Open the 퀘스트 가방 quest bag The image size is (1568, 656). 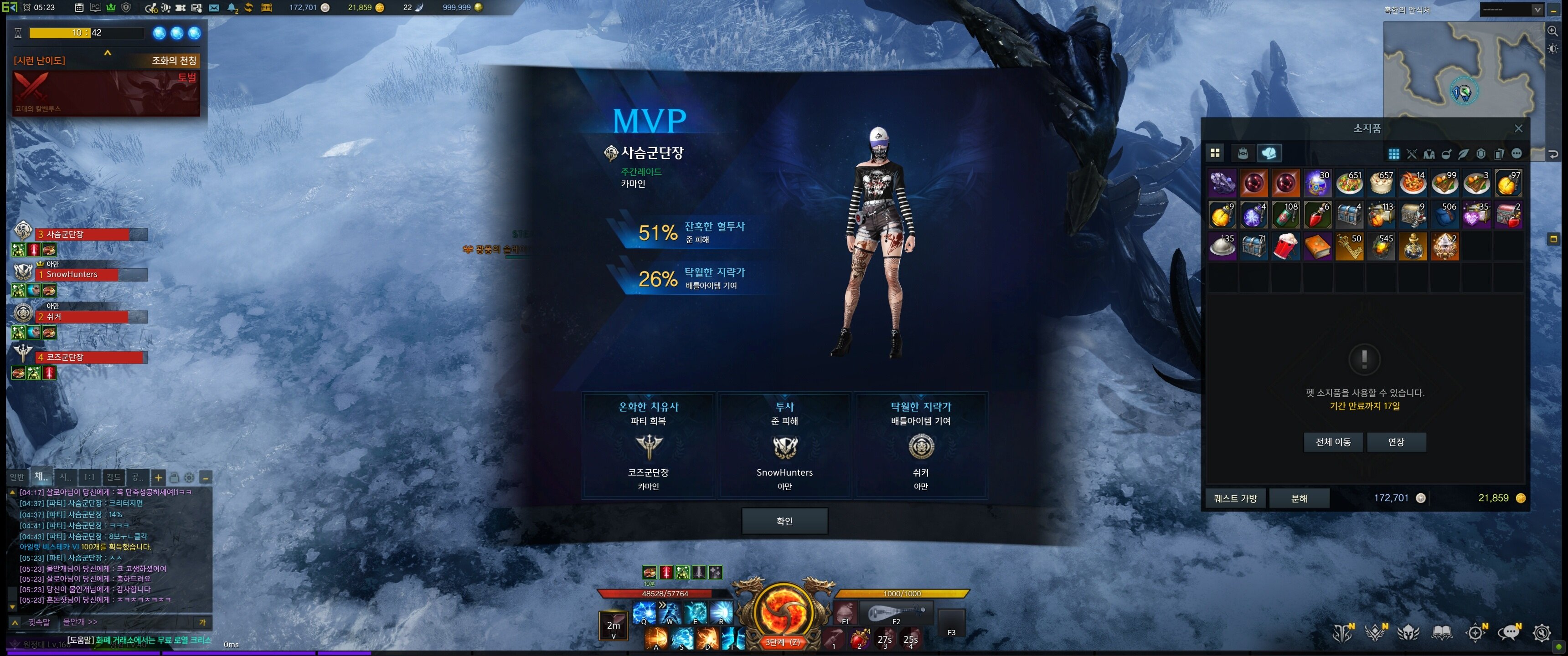click(x=1235, y=498)
